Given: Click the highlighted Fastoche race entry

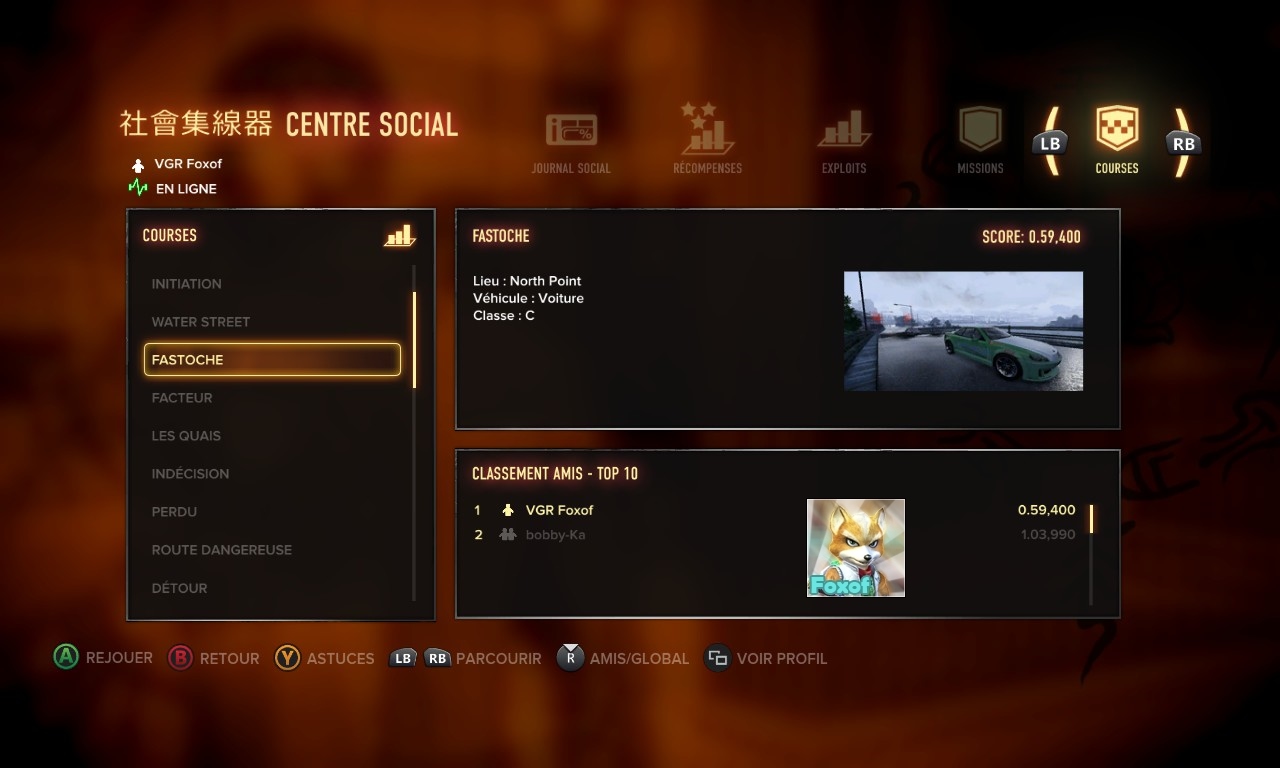Looking at the screenshot, I should click(272, 360).
